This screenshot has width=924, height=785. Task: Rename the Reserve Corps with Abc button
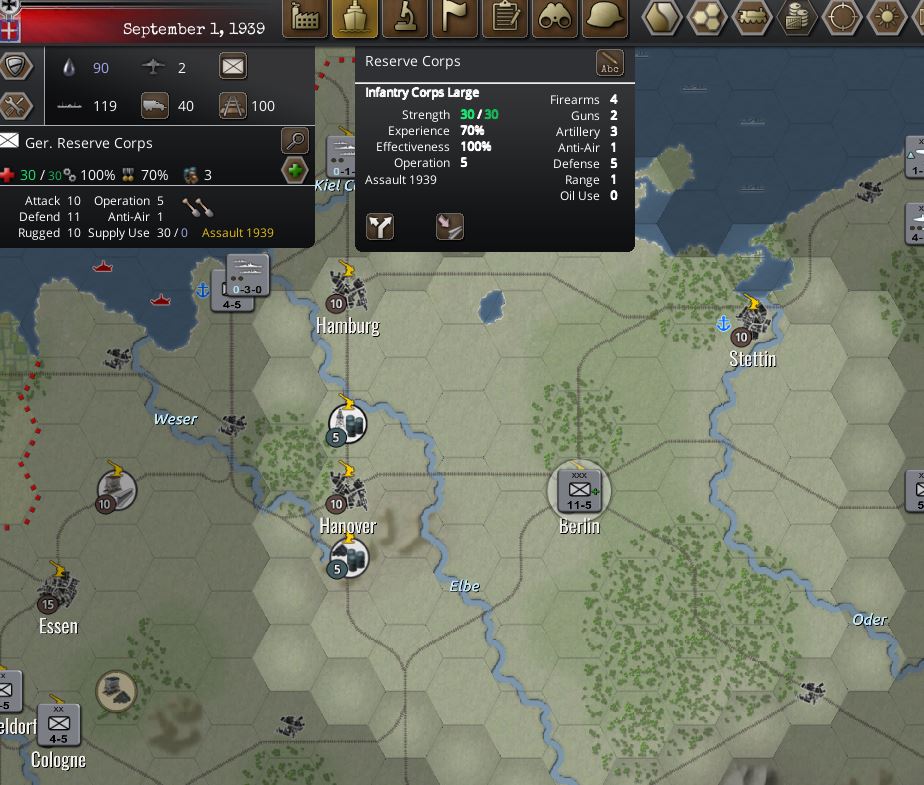tap(609, 63)
